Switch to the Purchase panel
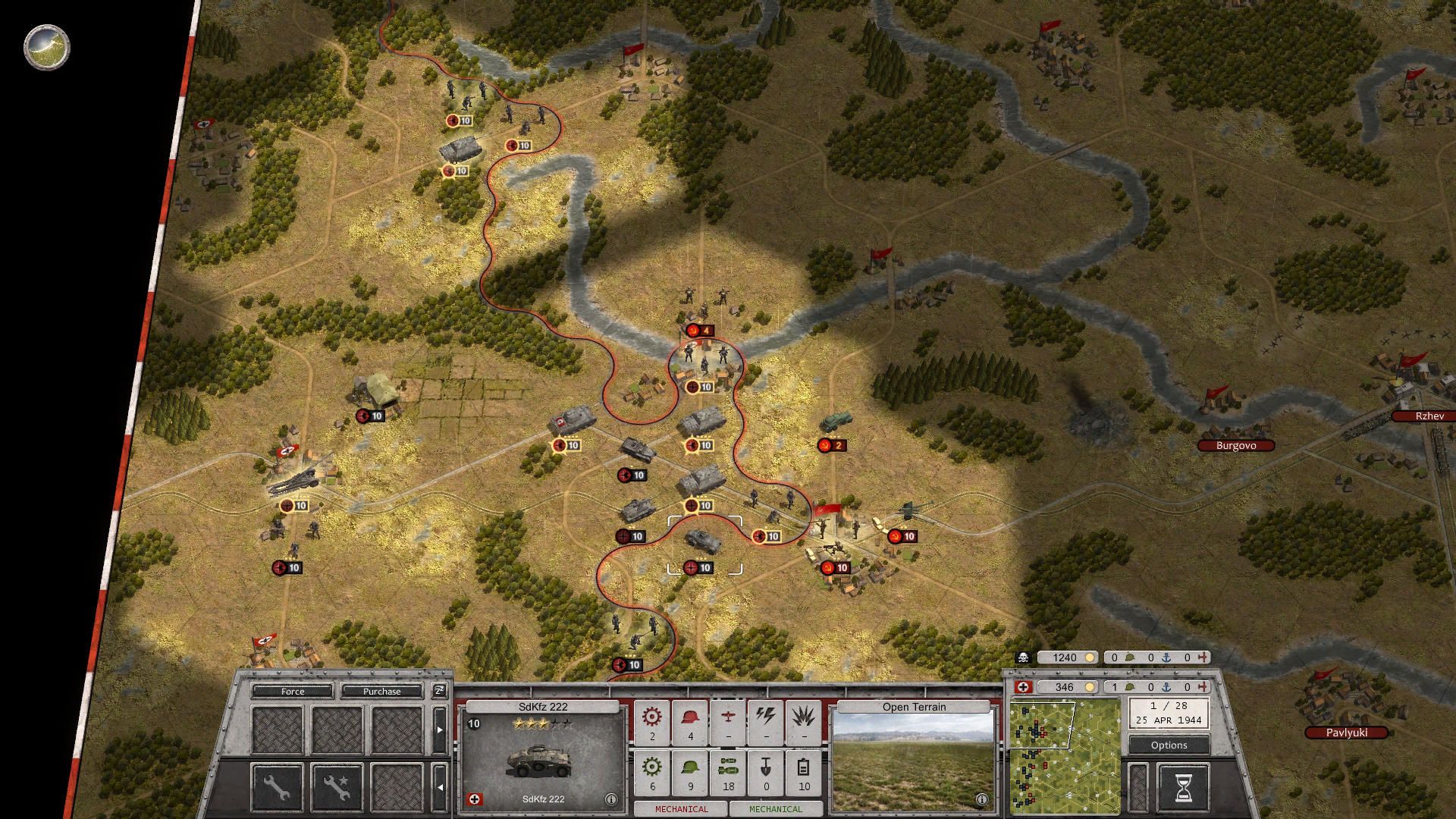 (382, 692)
